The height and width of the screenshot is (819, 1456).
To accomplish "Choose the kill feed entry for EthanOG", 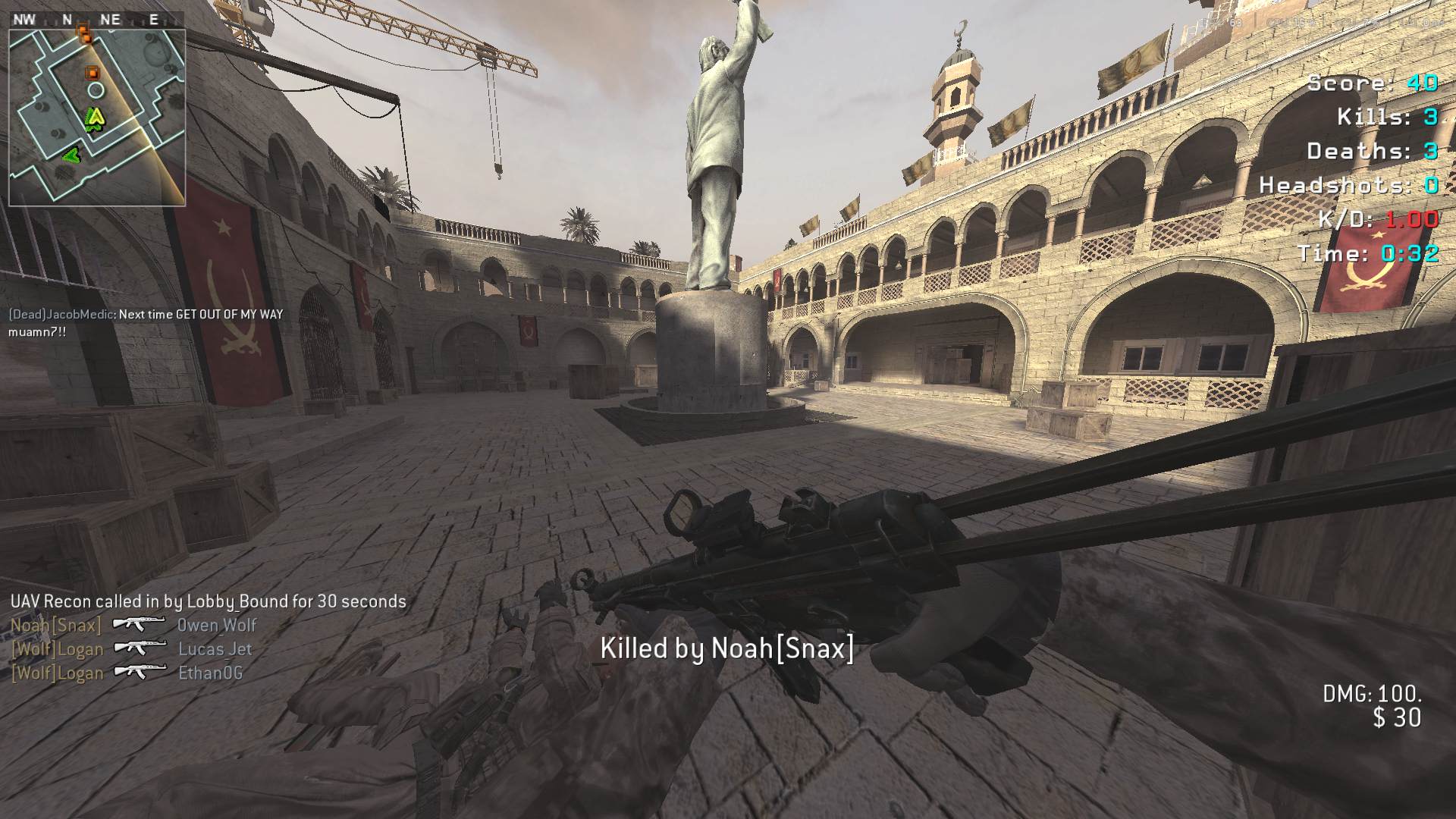I will pyautogui.click(x=127, y=673).
